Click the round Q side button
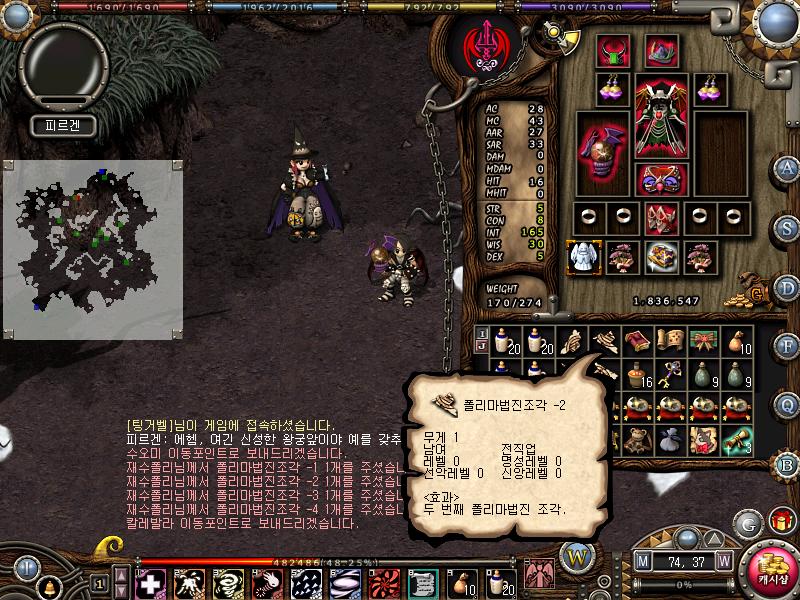 coord(788,405)
